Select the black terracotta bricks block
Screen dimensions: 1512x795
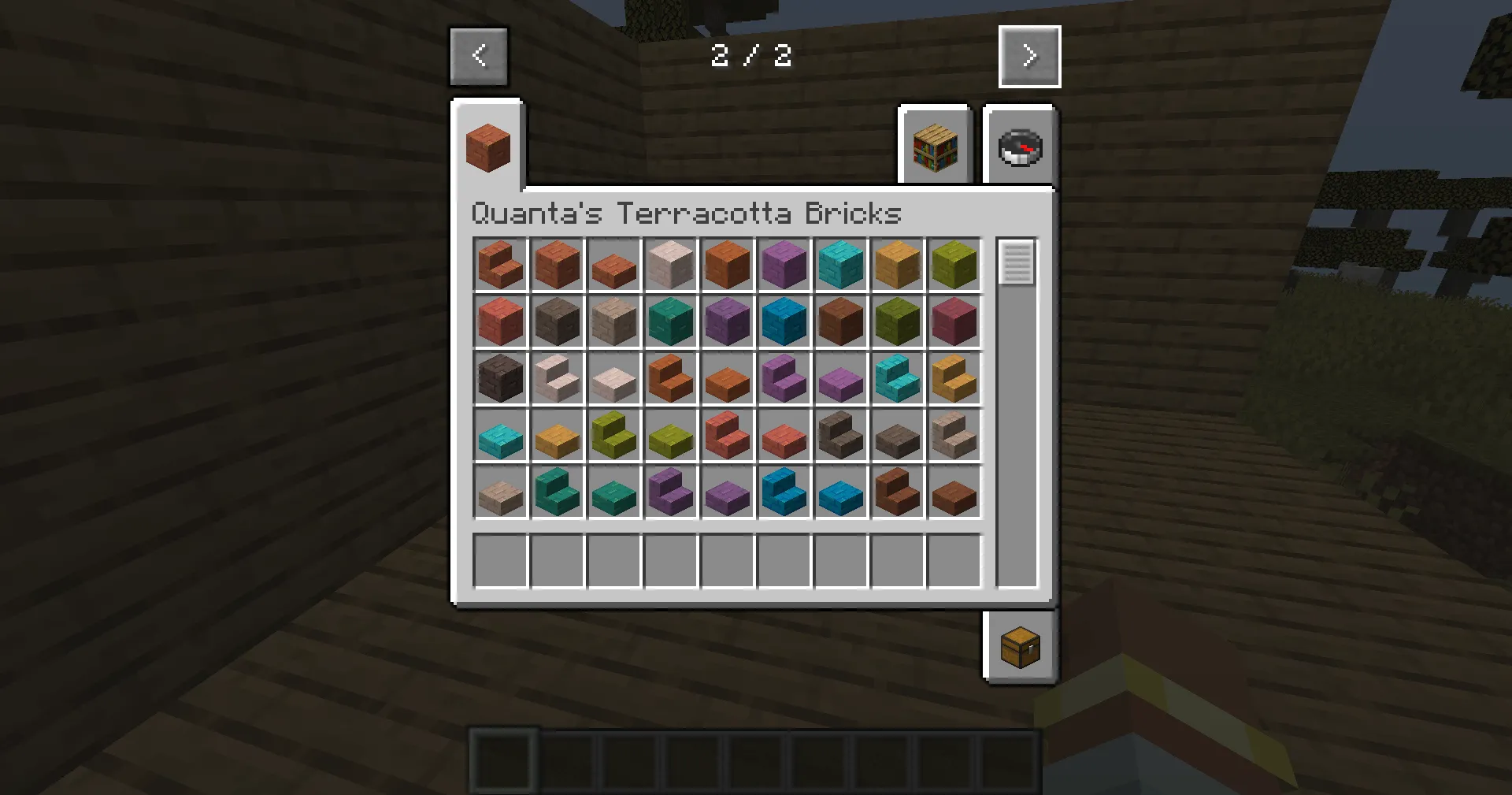[x=500, y=379]
